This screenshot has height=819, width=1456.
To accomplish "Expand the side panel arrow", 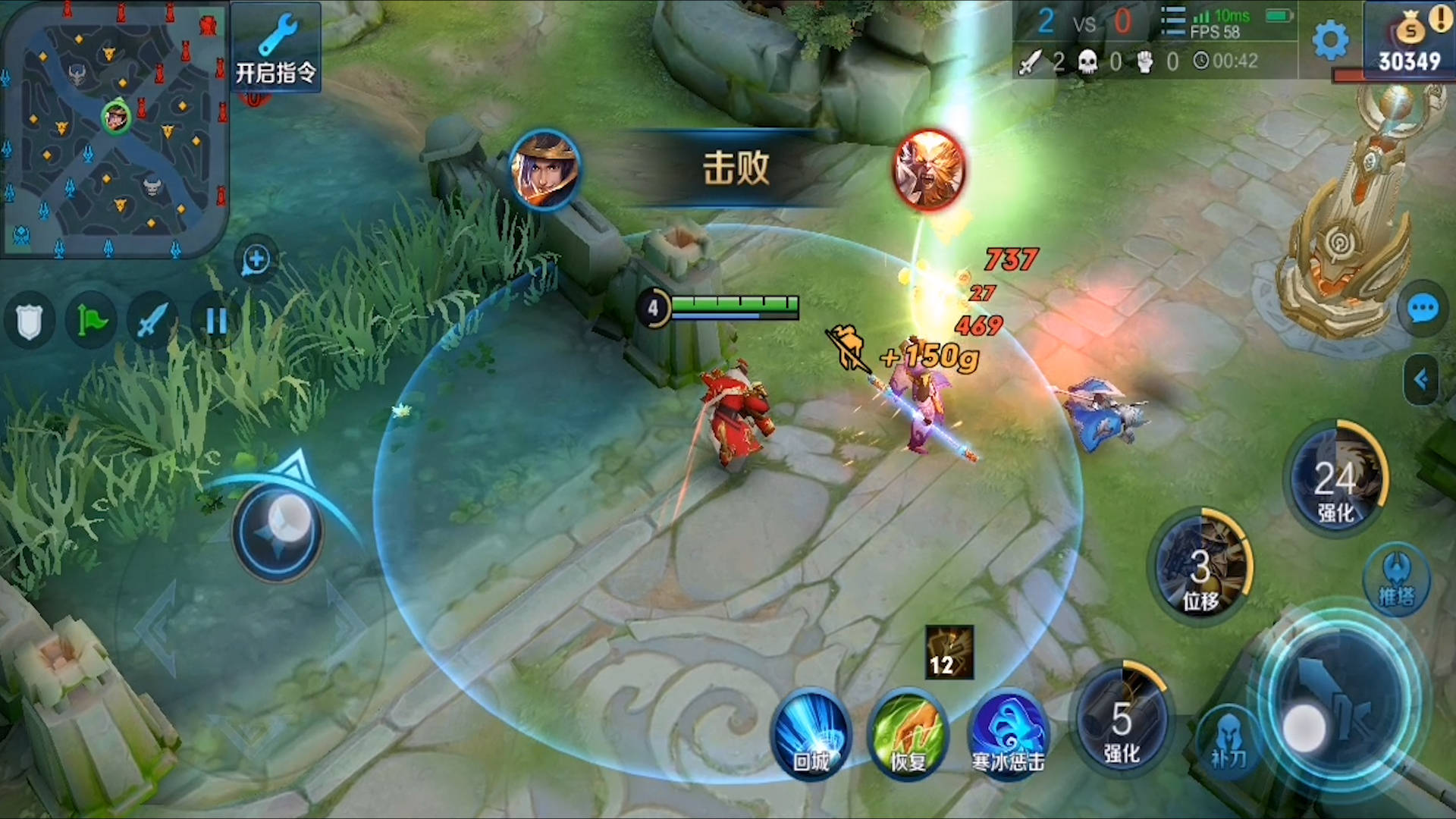I will (x=1421, y=379).
